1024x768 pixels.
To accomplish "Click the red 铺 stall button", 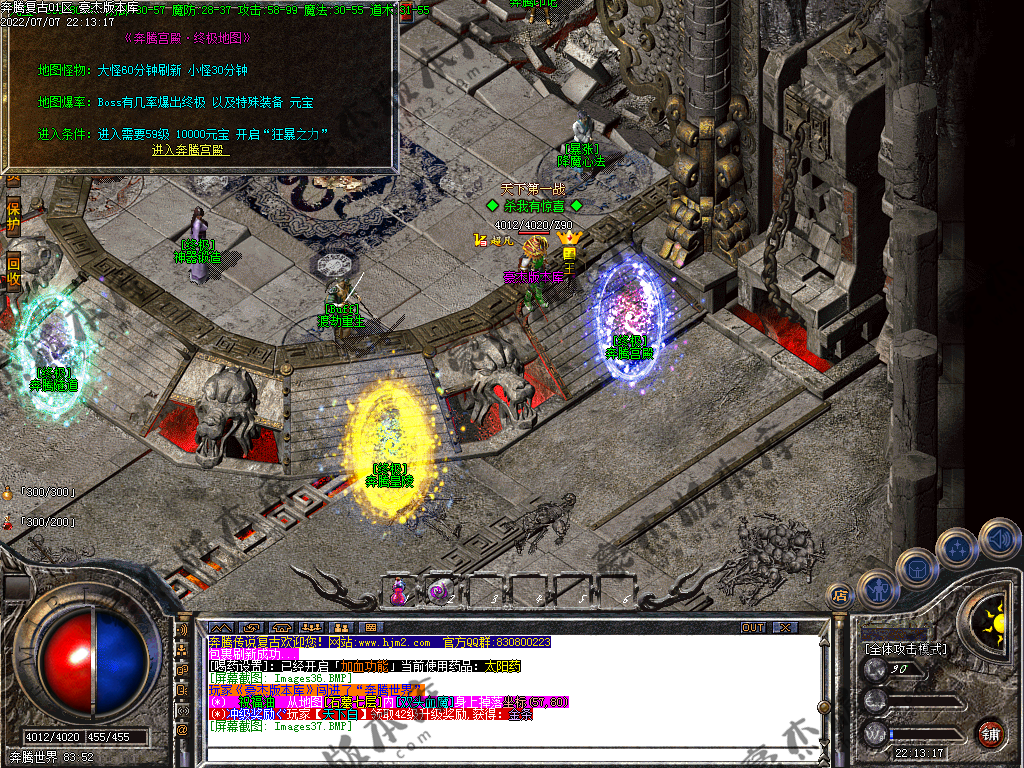I will click(990, 732).
